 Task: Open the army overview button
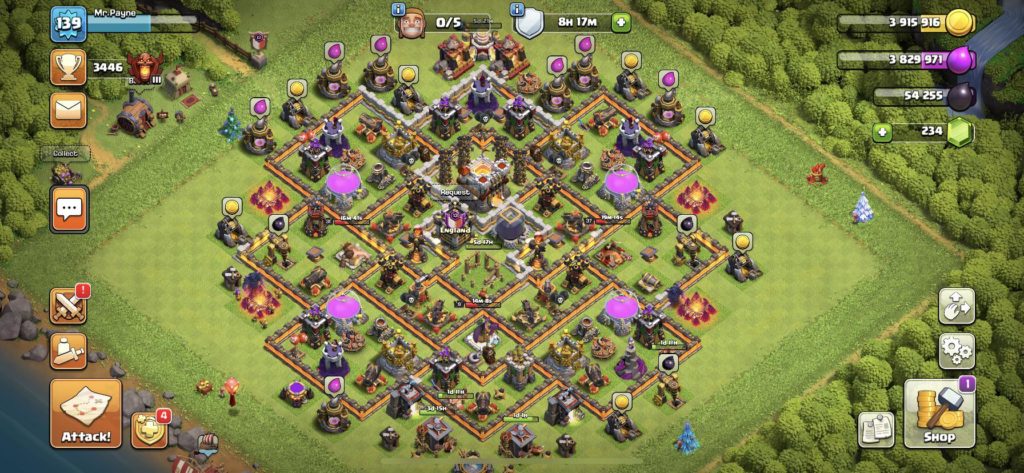click(x=68, y=350)
